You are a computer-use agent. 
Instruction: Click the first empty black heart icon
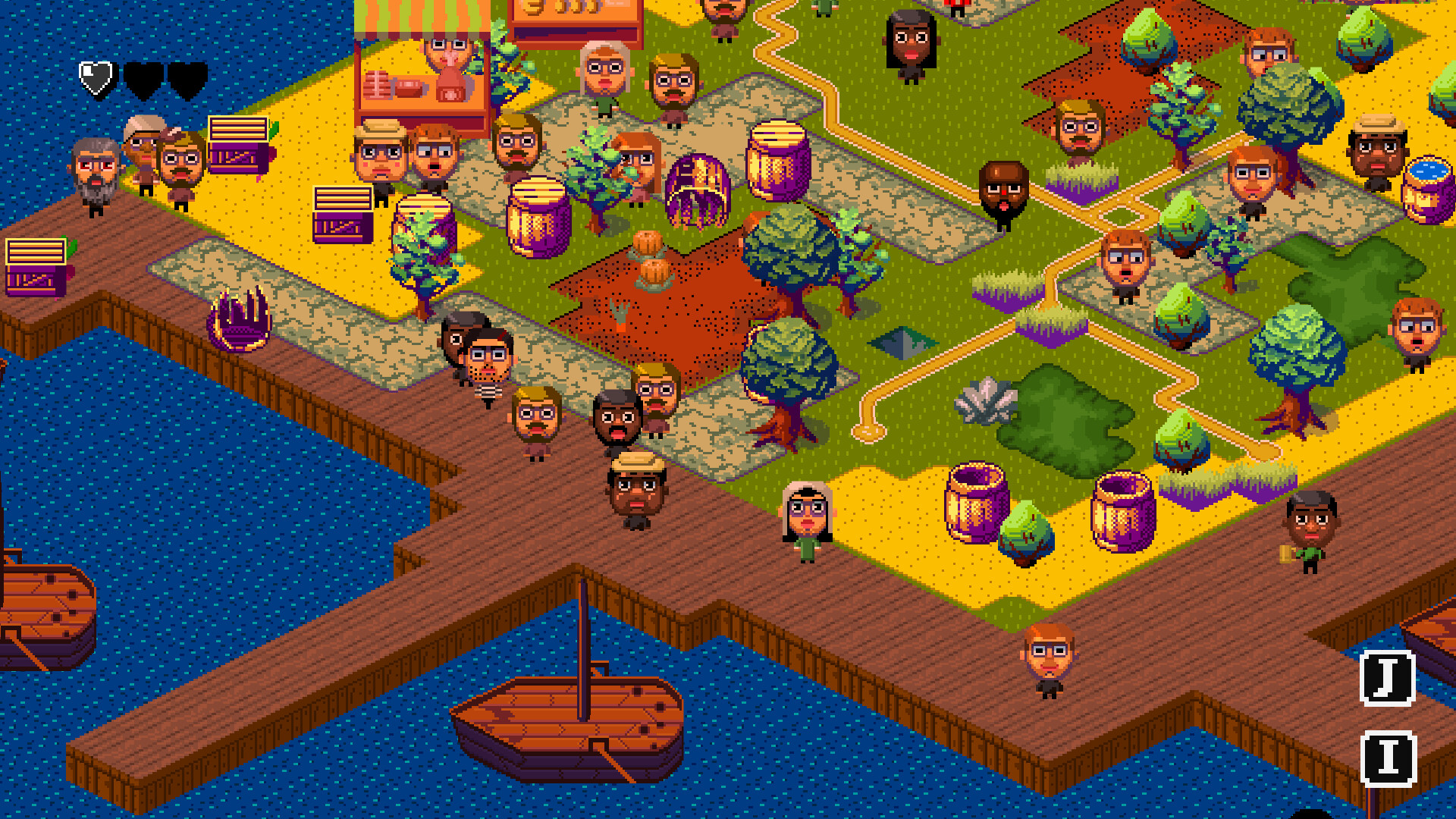click(x=143, y=77)
